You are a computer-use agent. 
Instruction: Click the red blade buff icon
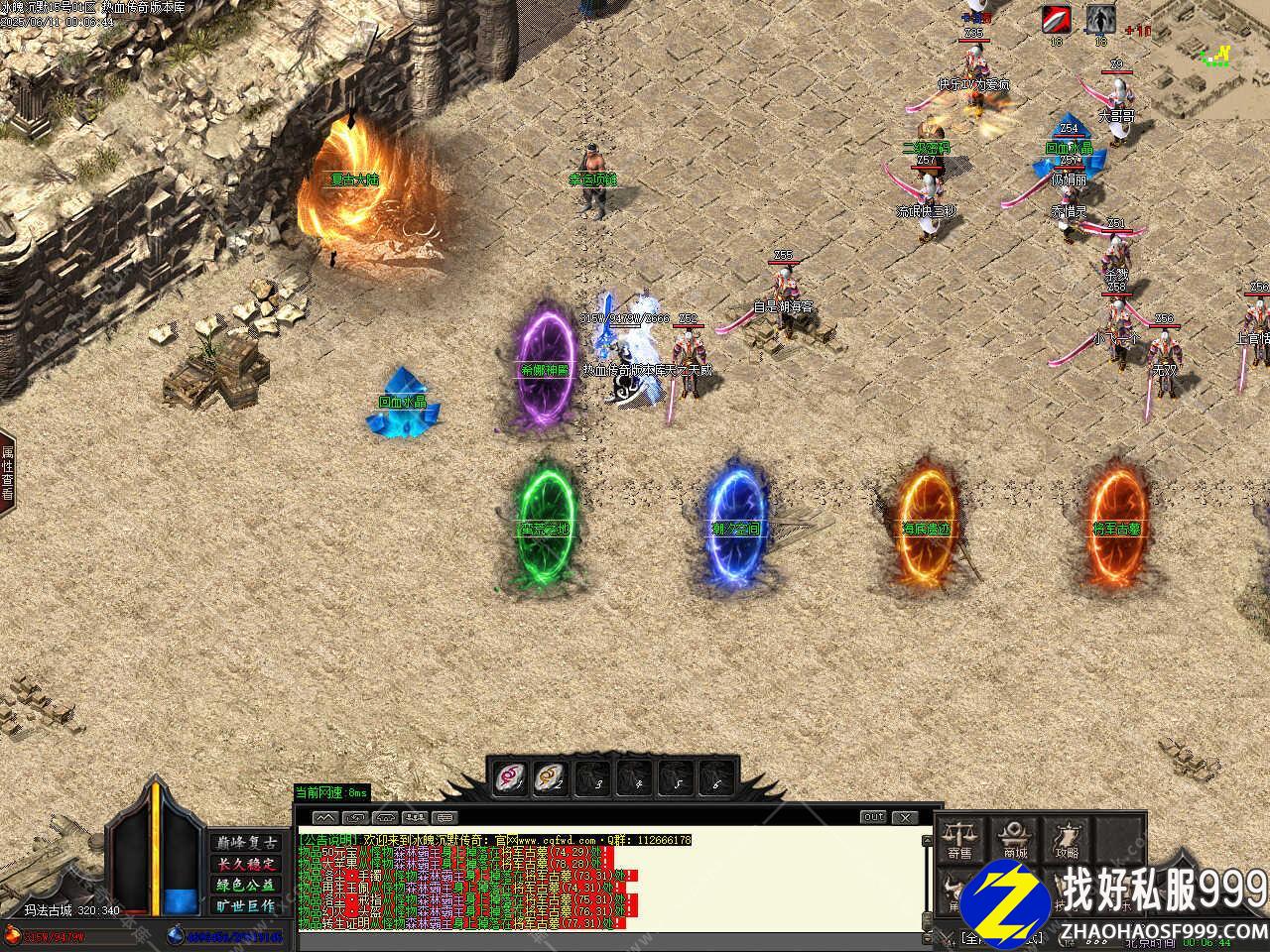(x=1056, y=19)
